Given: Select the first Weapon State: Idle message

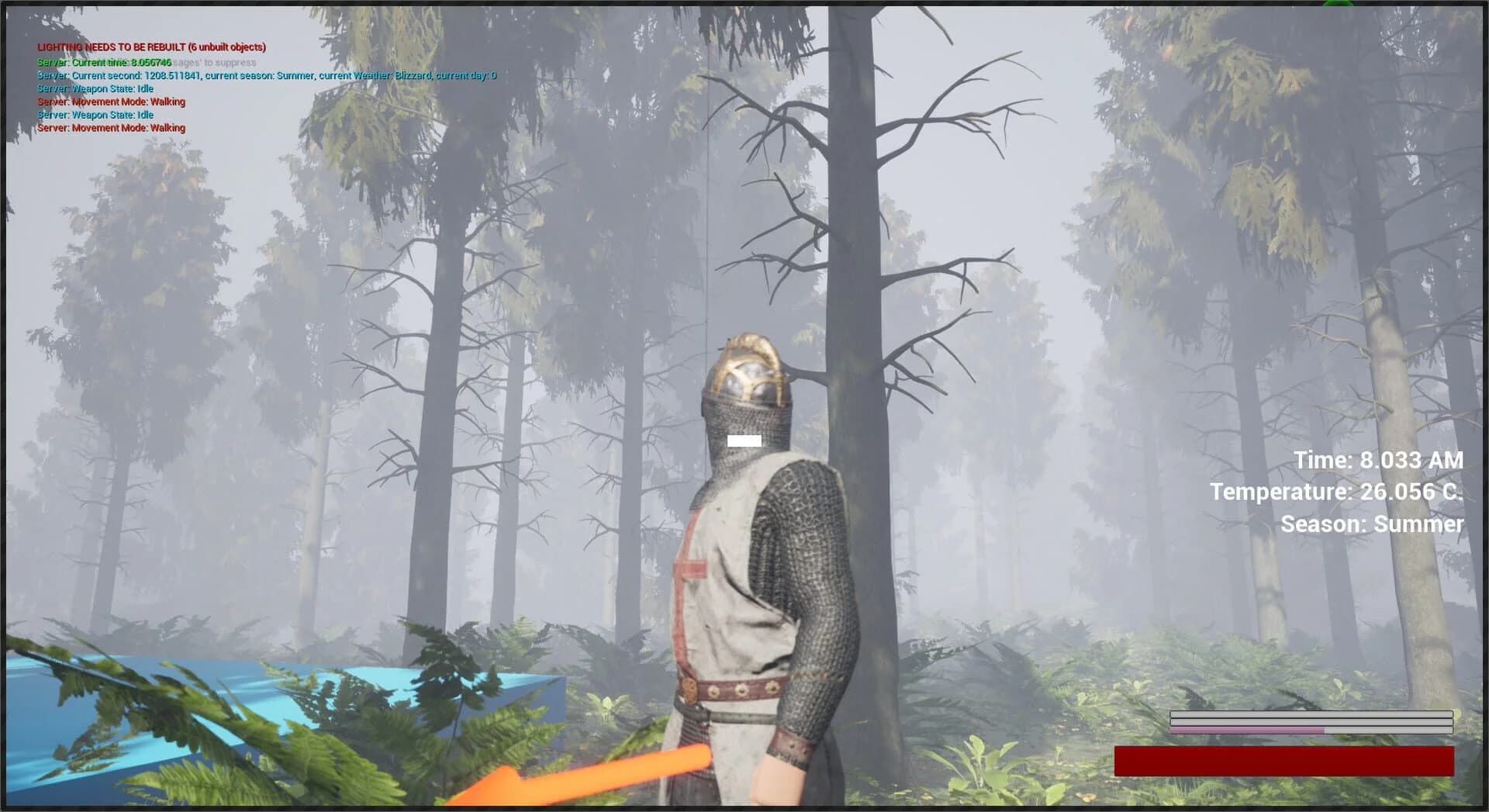Looking at the screenshot, I should tap(95, 88).
